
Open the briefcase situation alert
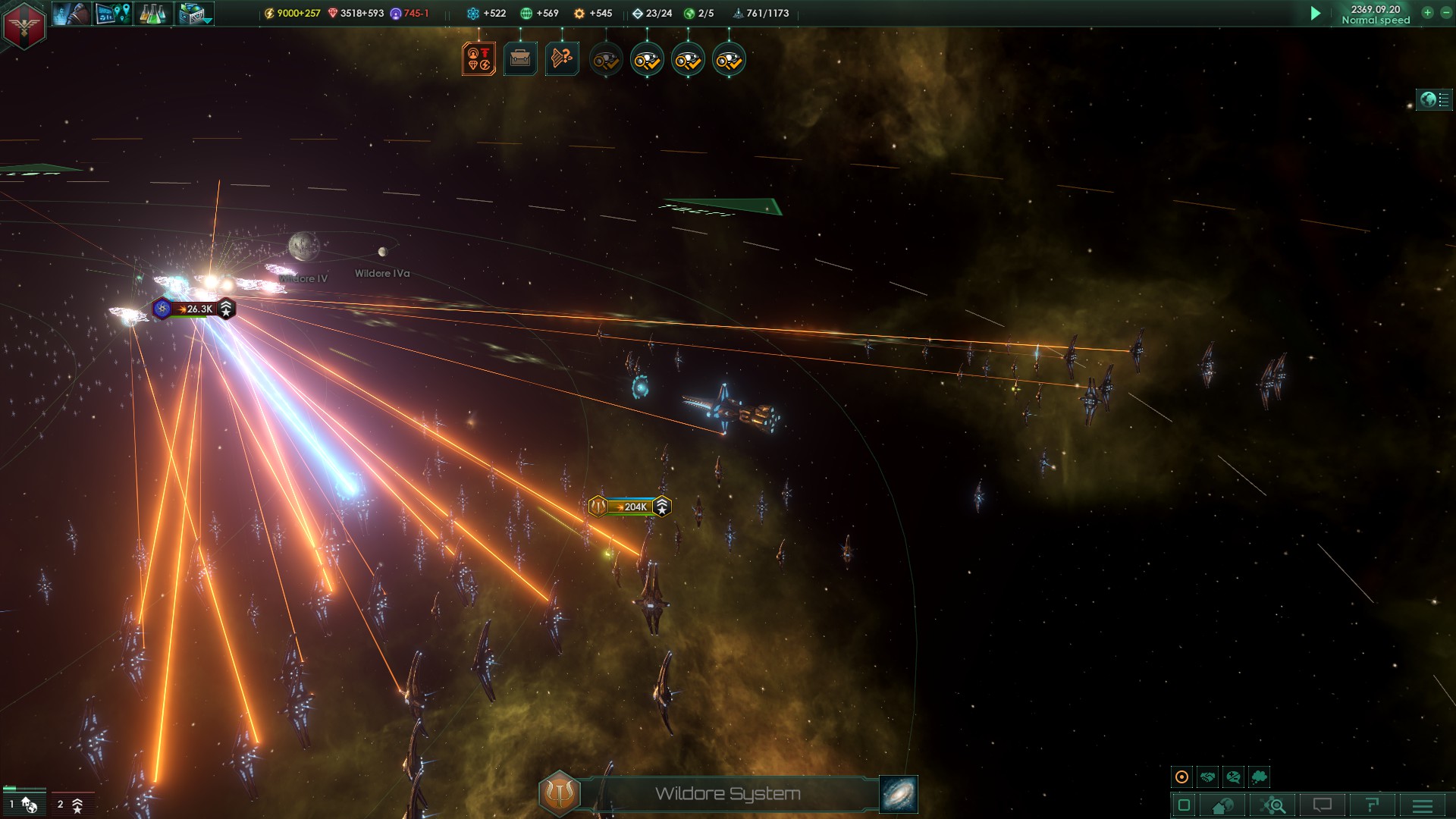[x=519, y=58]
